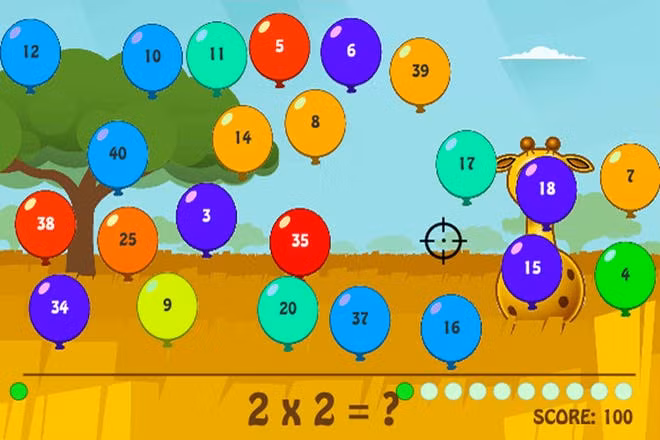
Task: Choose the teal balloon with 11
Action: point(217,54)
